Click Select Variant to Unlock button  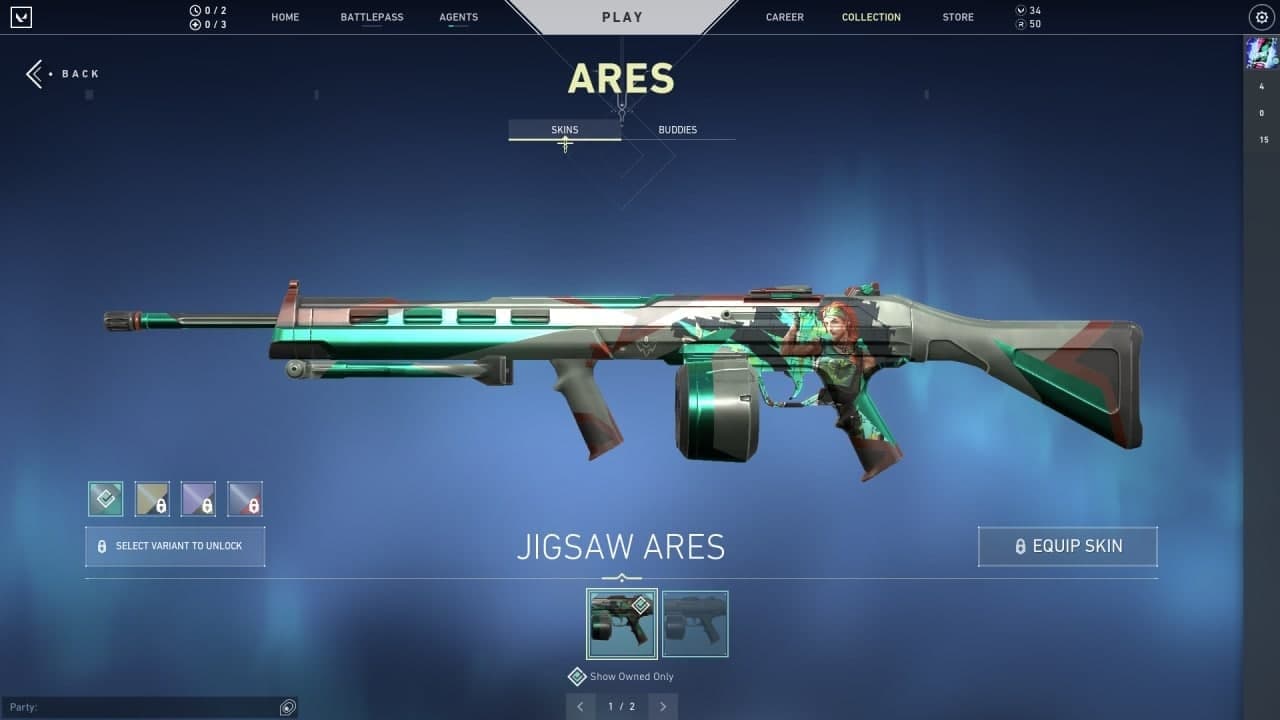point(175,547)
